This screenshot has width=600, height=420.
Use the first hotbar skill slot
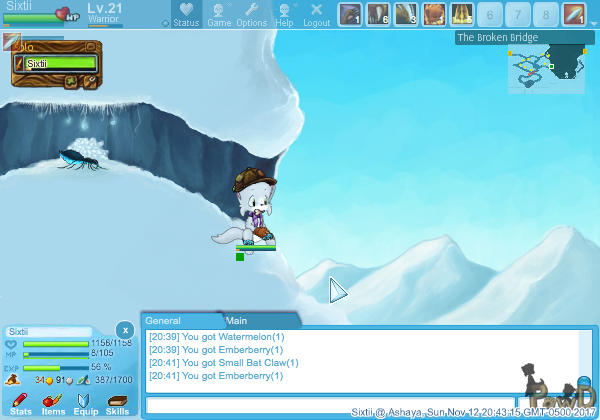350,14
